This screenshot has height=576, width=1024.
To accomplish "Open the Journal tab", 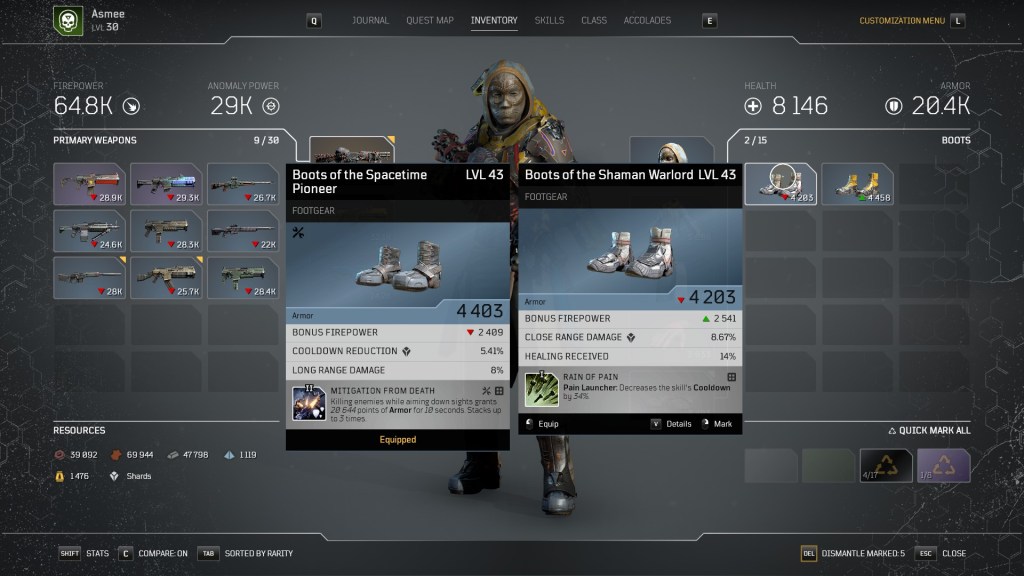I will pos(370,20).
